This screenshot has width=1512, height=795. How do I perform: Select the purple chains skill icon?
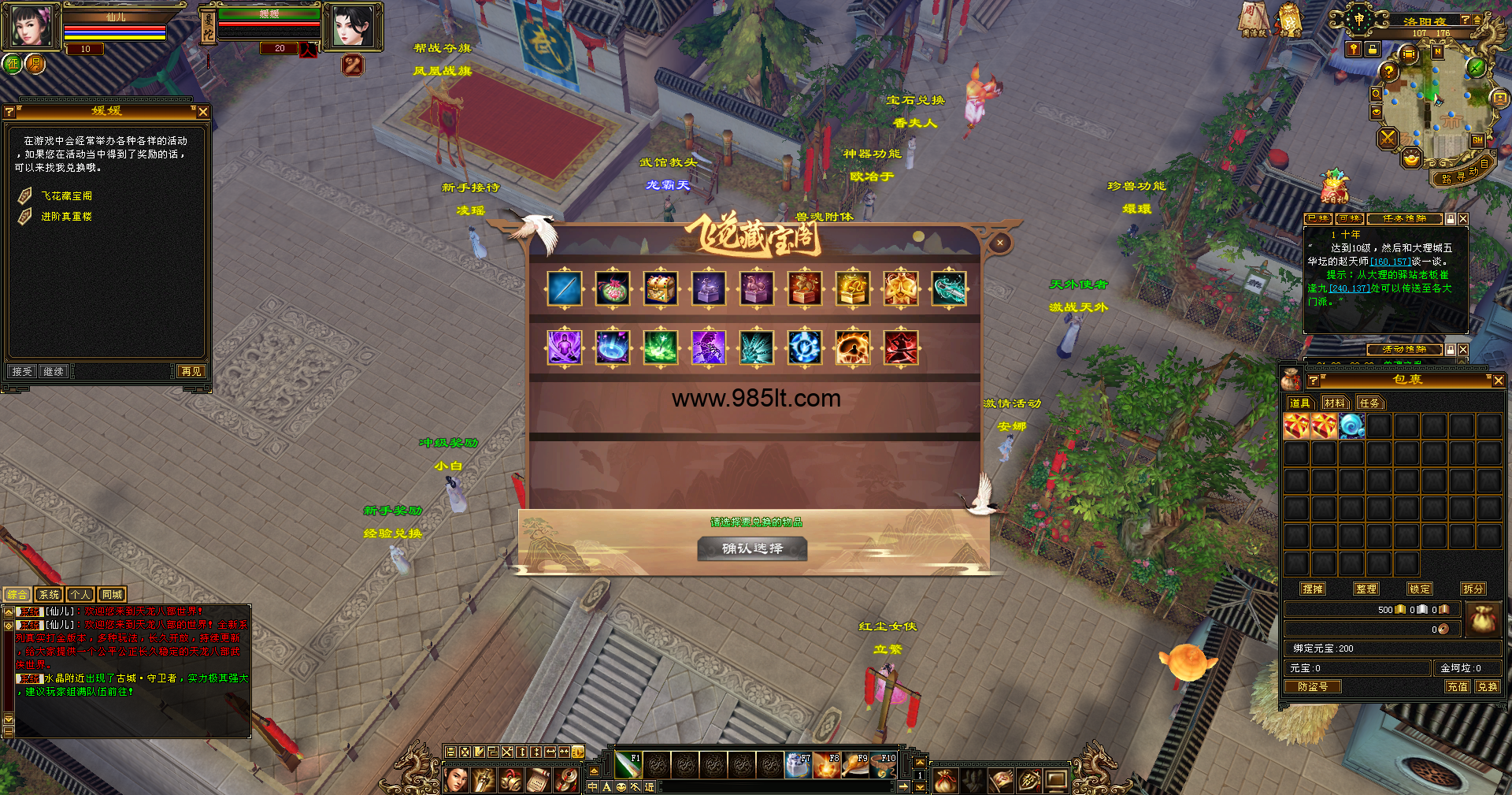709,347
